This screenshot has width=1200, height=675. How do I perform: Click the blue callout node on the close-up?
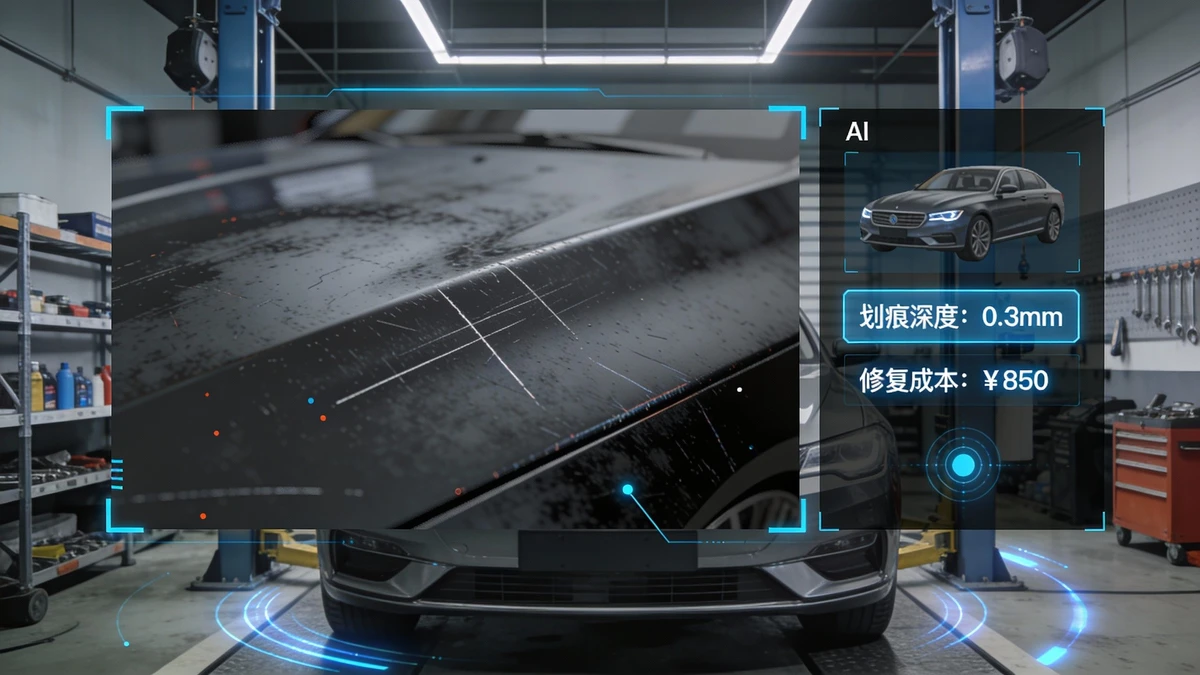628,489
